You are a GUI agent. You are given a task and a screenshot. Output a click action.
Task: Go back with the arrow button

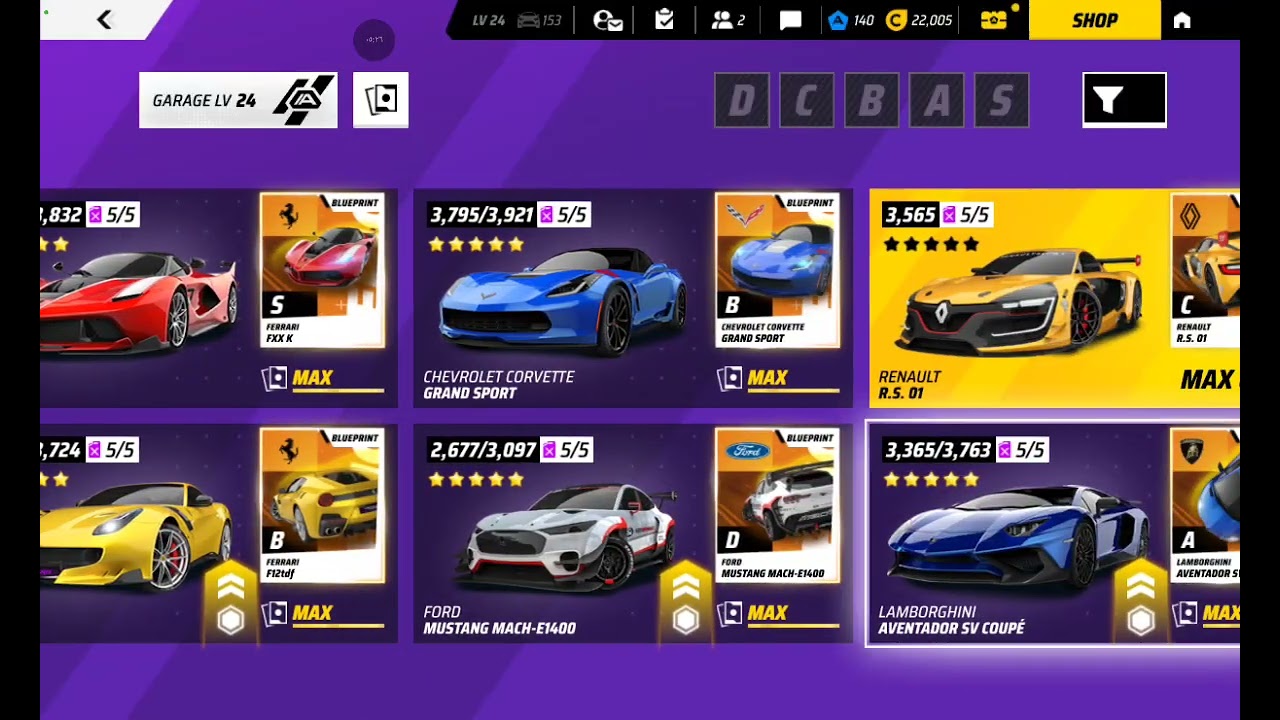point(104,20)
